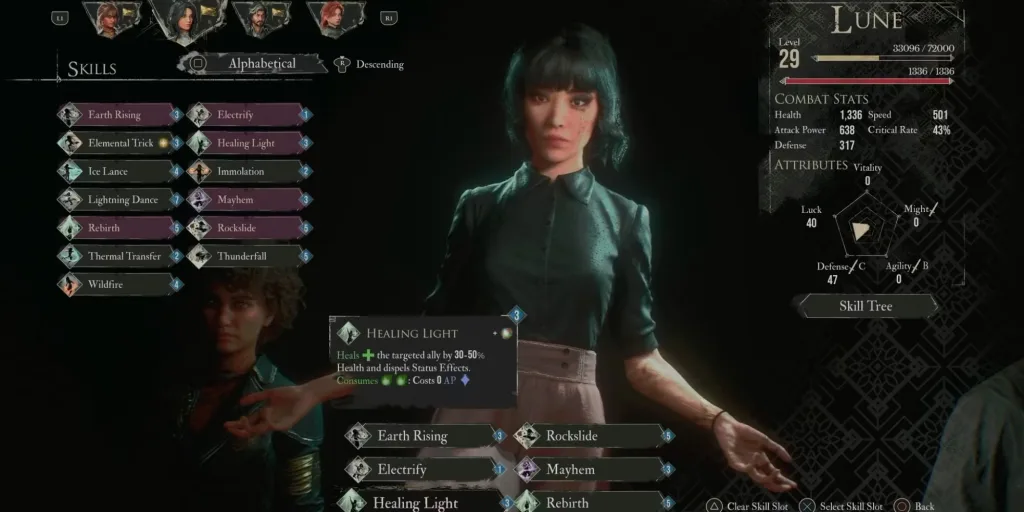The width and height of the screenshot is (1024, 512).
Task: Switch to the bearded man's character portrait
Action: [257, 17]
